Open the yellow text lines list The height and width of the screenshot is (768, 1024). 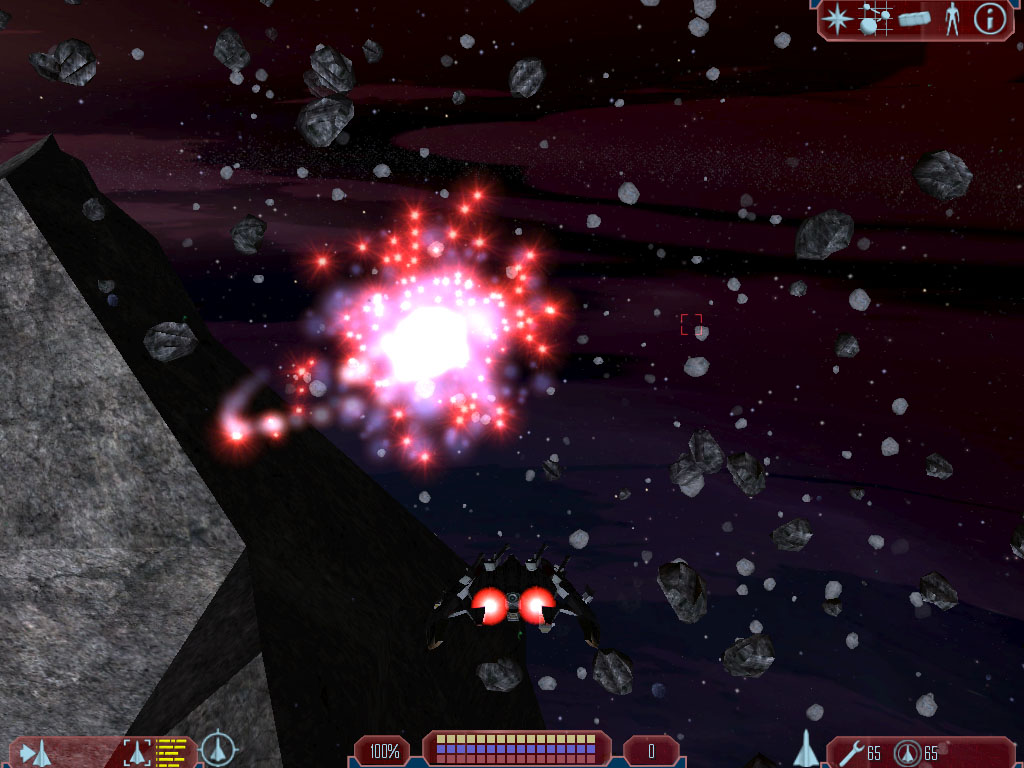tap(172, 752)
